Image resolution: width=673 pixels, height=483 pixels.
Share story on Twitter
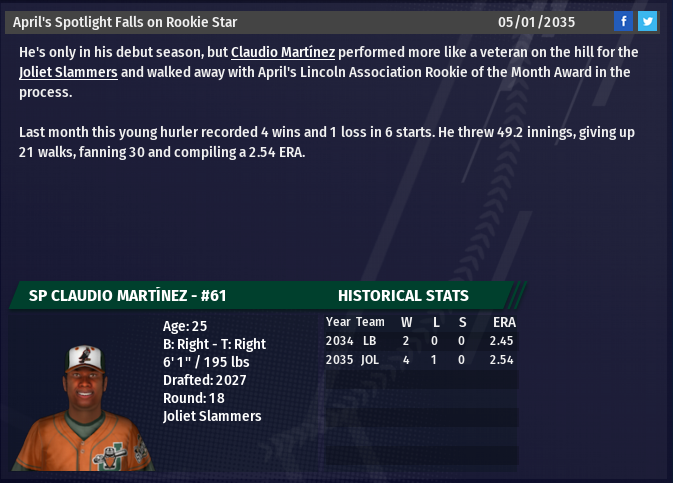pos(647,21)
